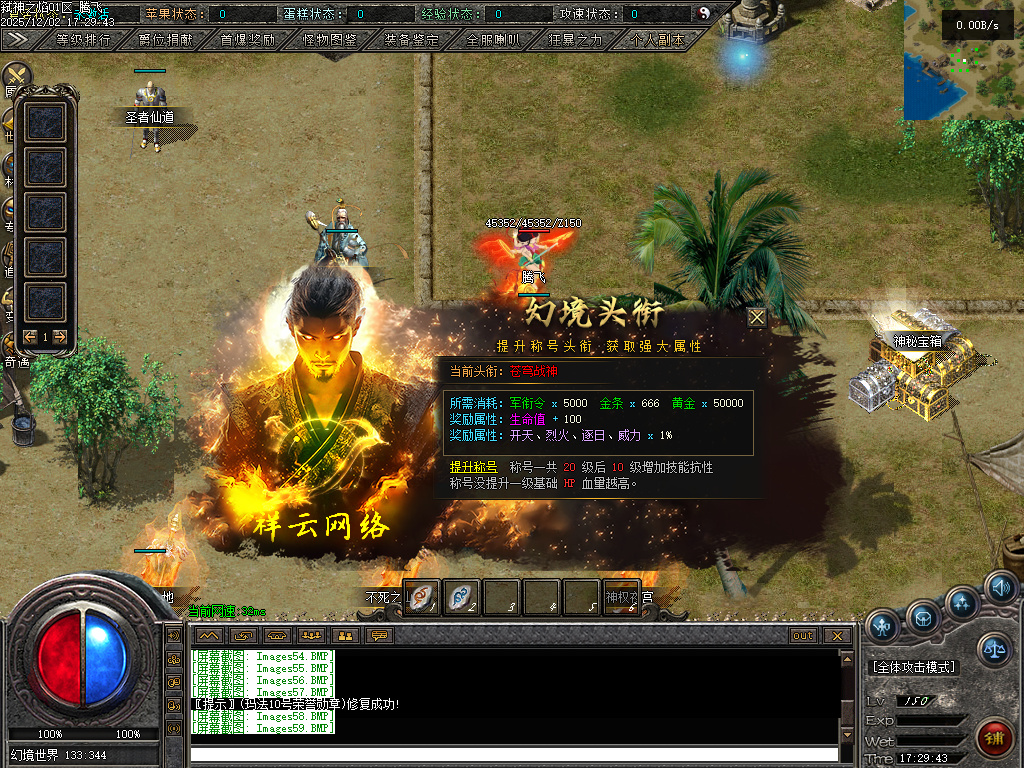Screen dimensions: 1024x768
Task: Click the 提升称号 upgrade title link
Action: click(473, 467)
